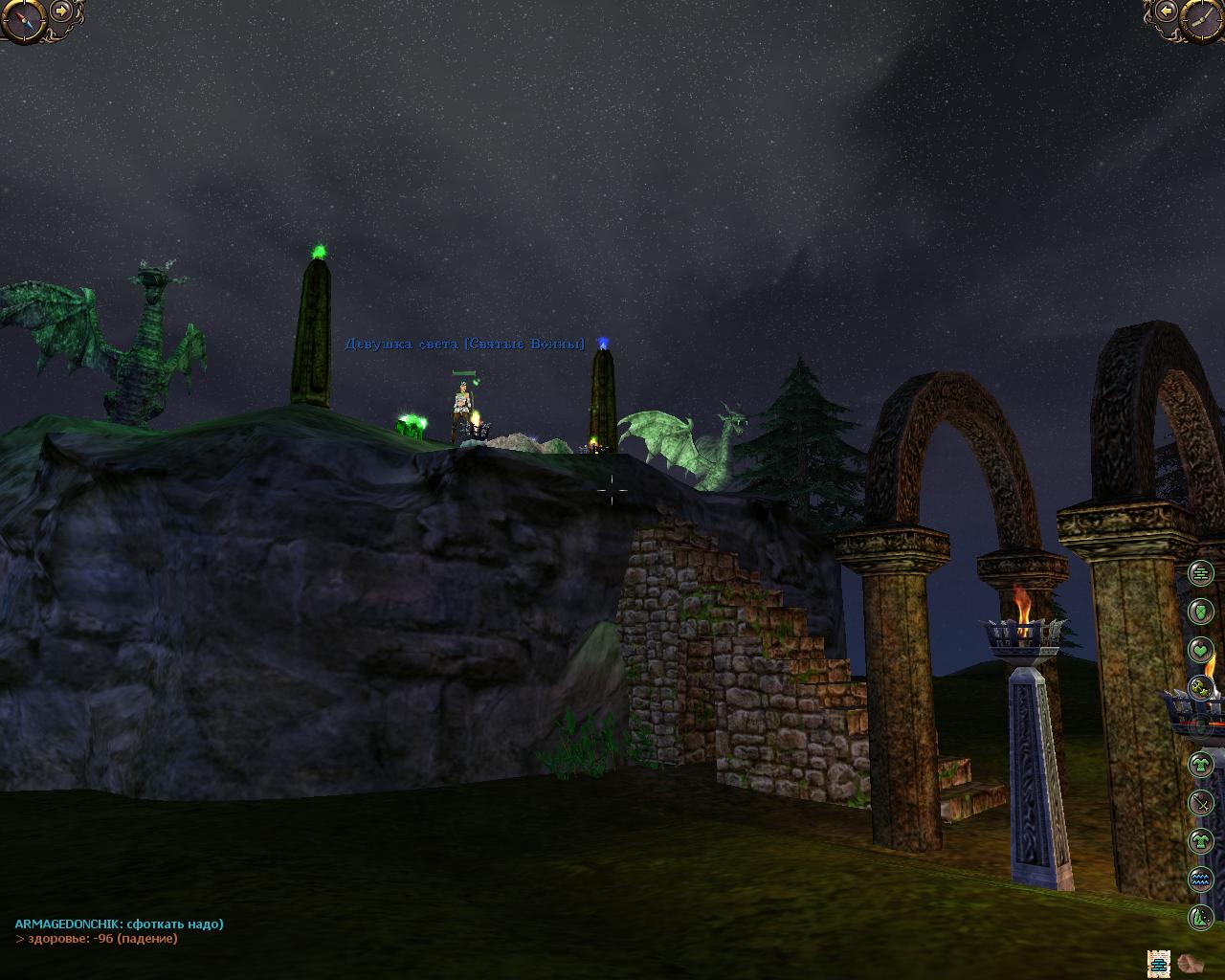Screen dimensions: 1225x980
Task: Click the clock dial icon
Action: (1200, 19)
